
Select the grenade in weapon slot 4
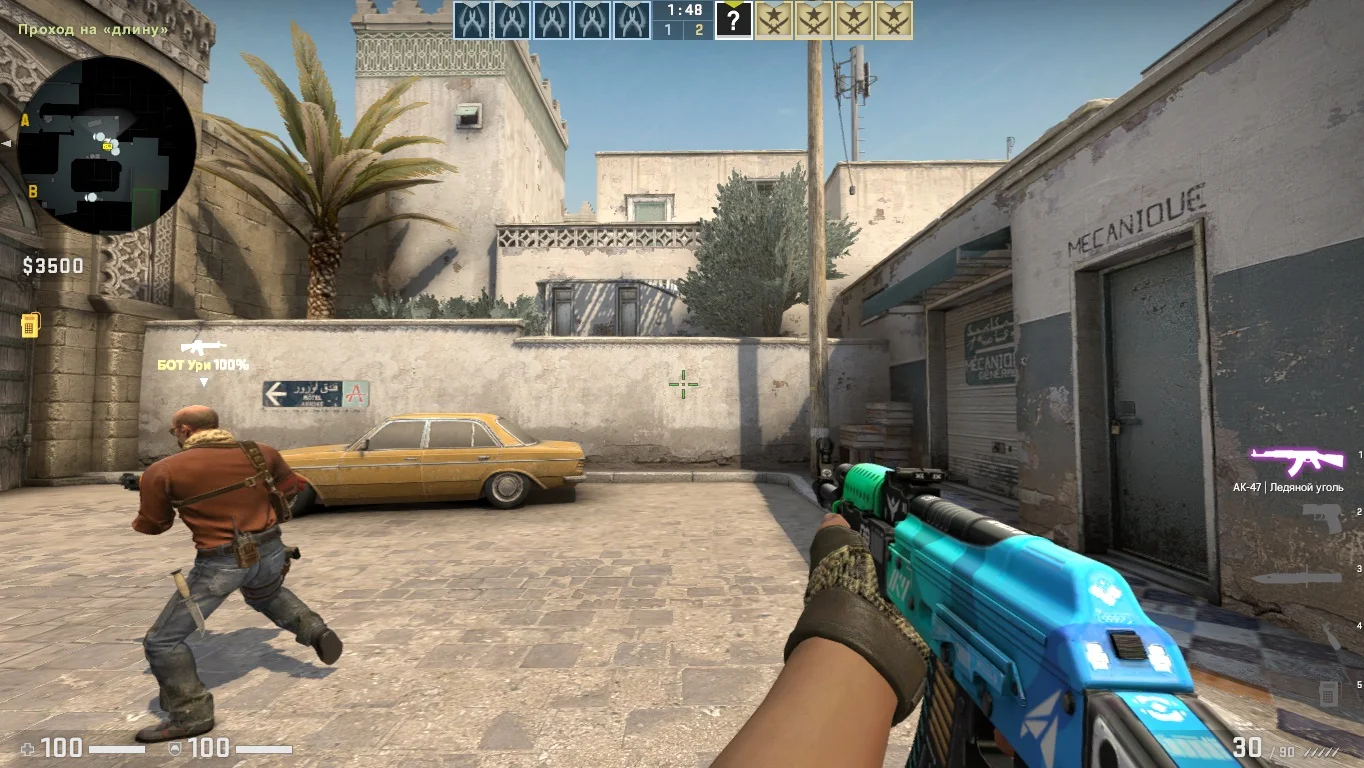pos(1331,635)
